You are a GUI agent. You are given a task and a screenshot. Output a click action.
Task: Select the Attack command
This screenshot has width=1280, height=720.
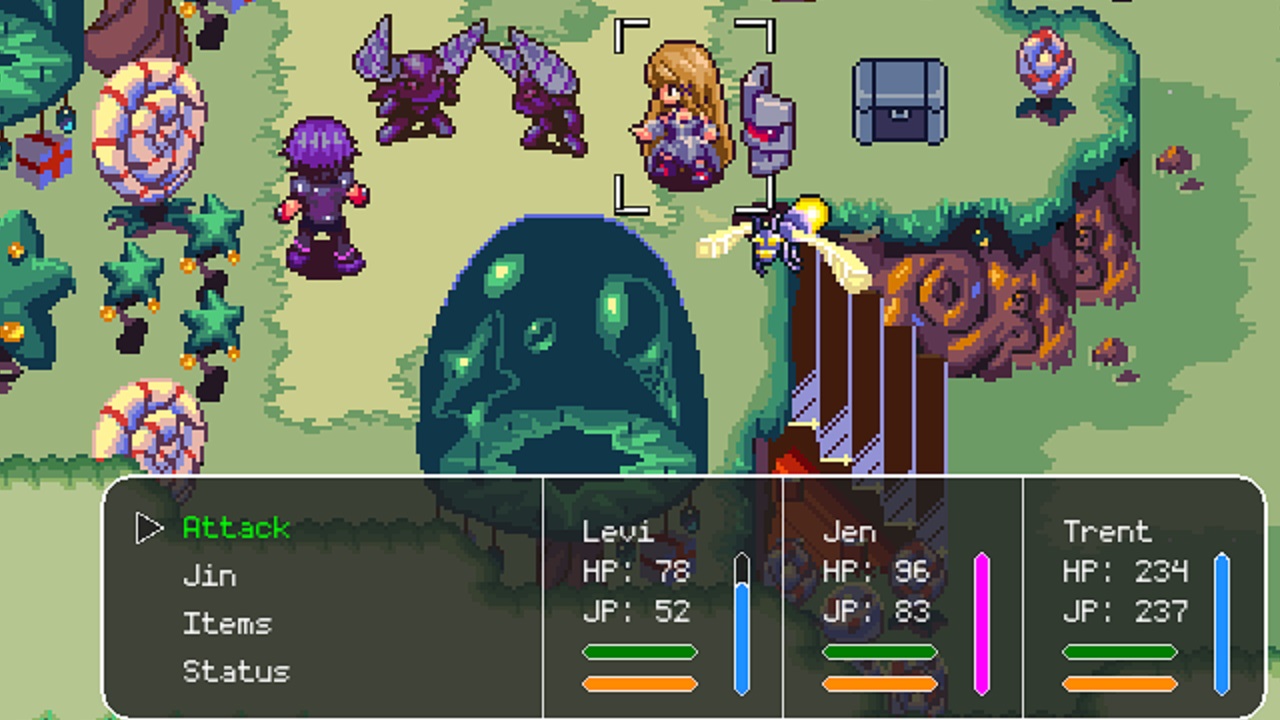pos(236,527)
